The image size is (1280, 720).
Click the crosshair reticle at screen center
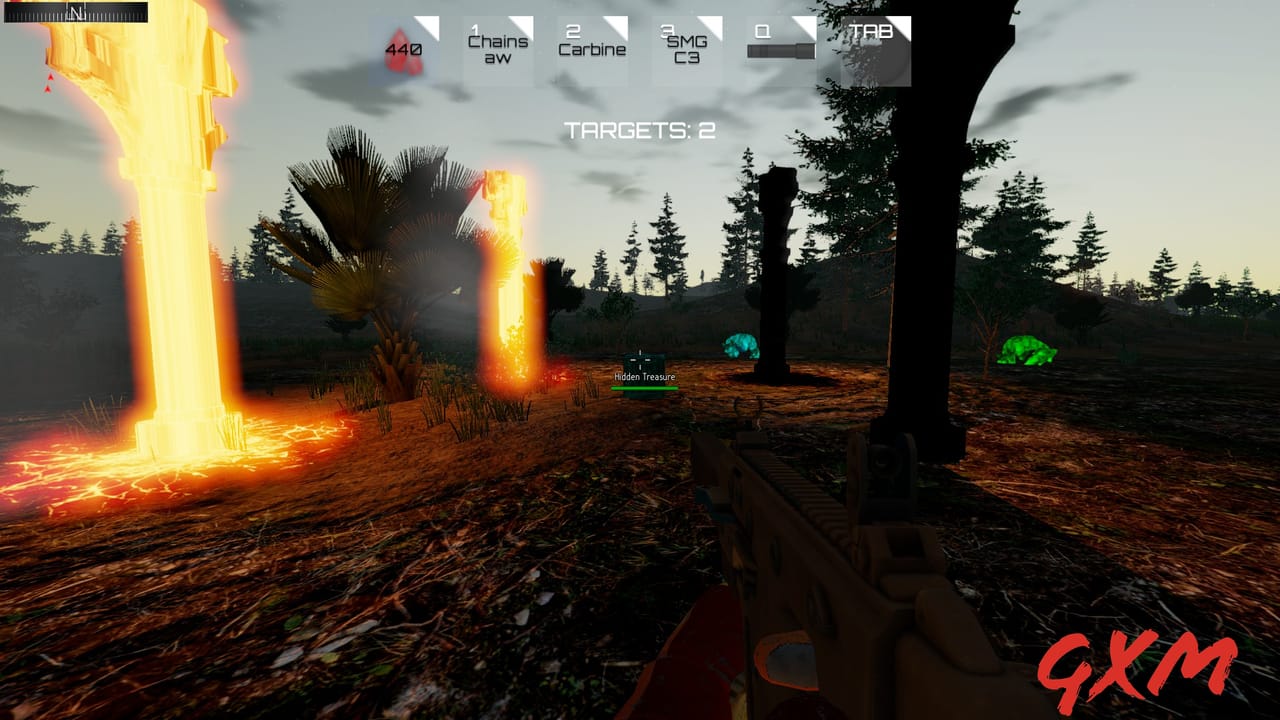pyautogui.click(x=640, y=360)
